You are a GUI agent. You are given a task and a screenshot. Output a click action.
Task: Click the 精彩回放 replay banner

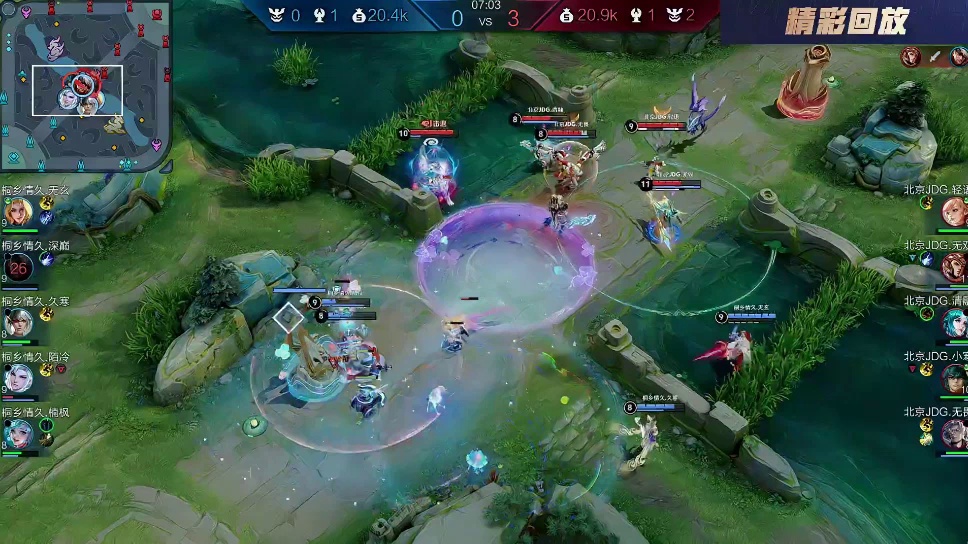click(846, 21)
